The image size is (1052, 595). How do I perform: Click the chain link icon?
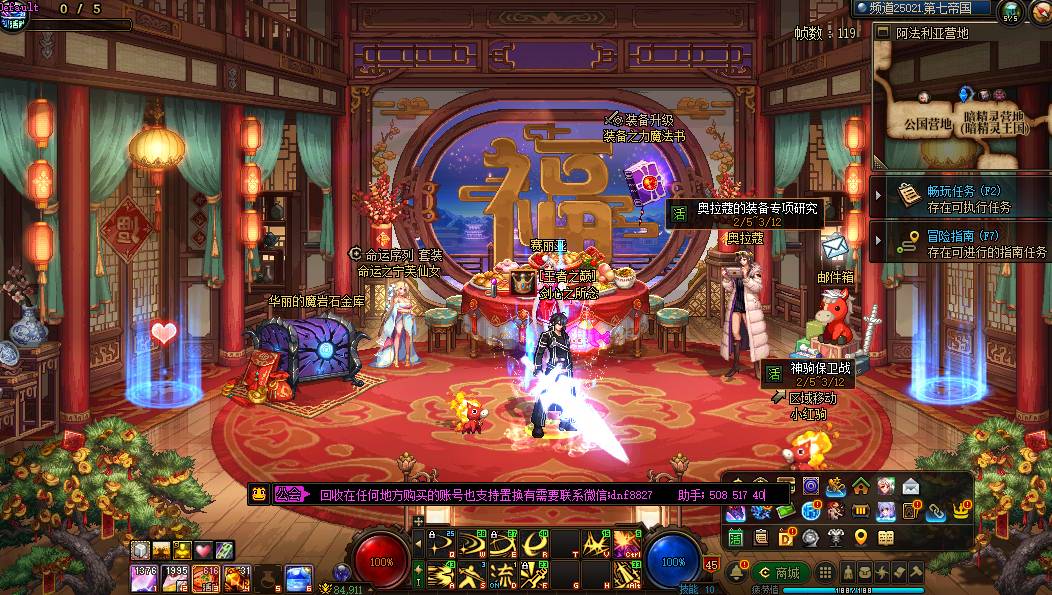tap(936, 512)
